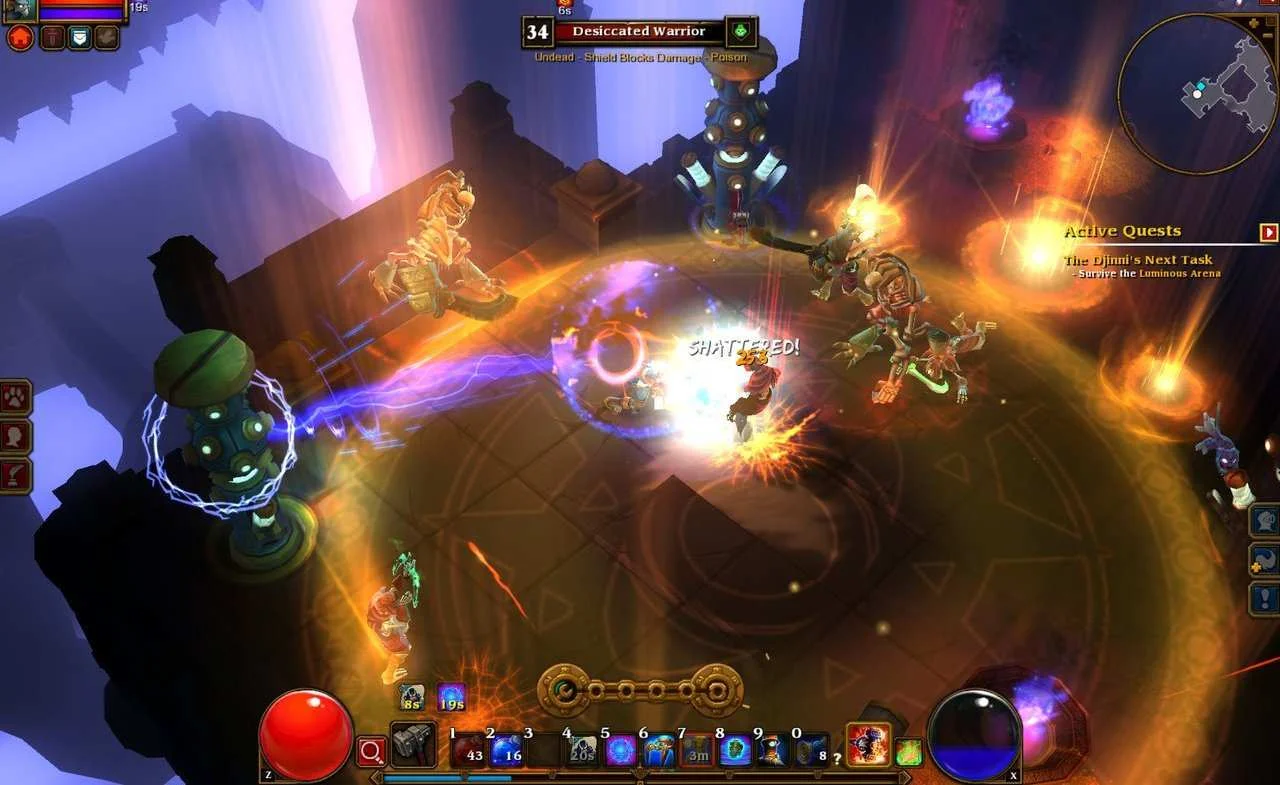Image resolution: width=1280 pixels, height=785 pixels.
Task: Click the exclamation mark side button
Action: point(1266,598)
